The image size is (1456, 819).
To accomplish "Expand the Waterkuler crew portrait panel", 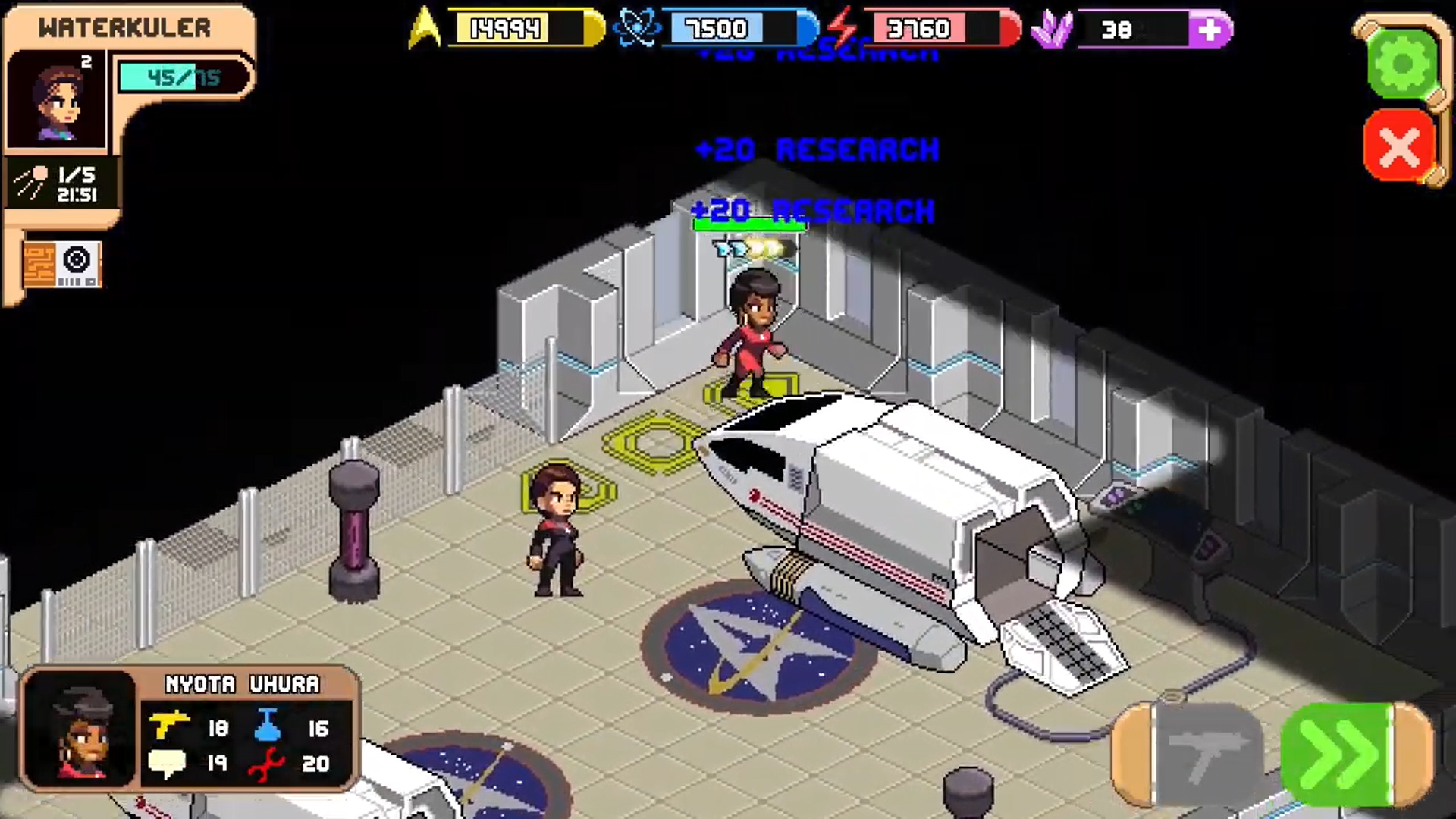I will point(57,99).
